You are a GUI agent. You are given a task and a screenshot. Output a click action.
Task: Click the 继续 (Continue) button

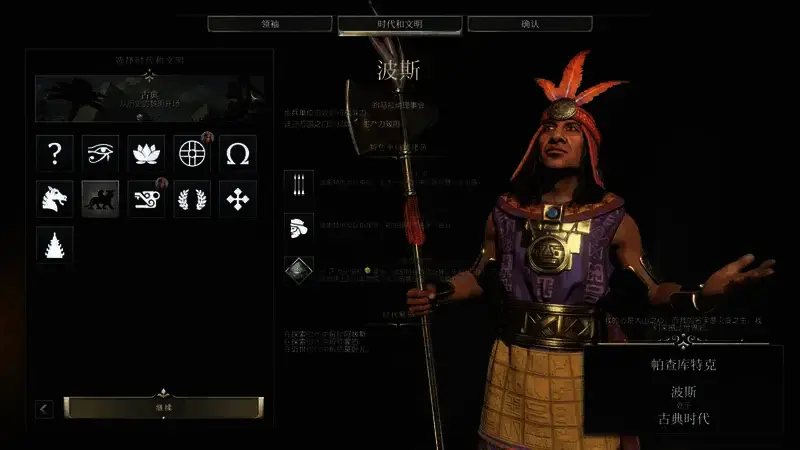(164, 407)
